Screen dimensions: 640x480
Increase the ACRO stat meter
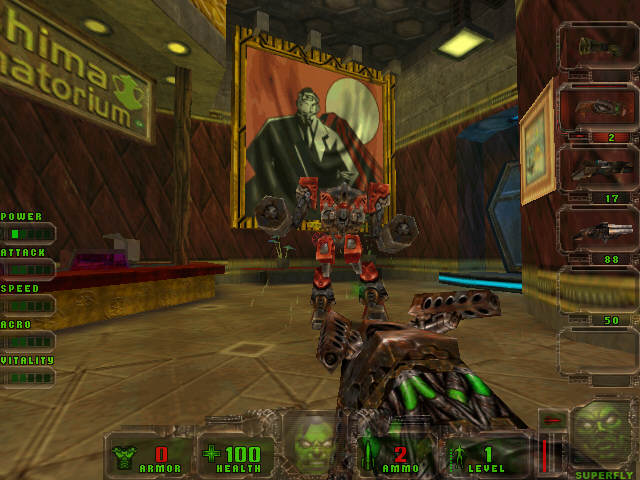click(28, 341)
